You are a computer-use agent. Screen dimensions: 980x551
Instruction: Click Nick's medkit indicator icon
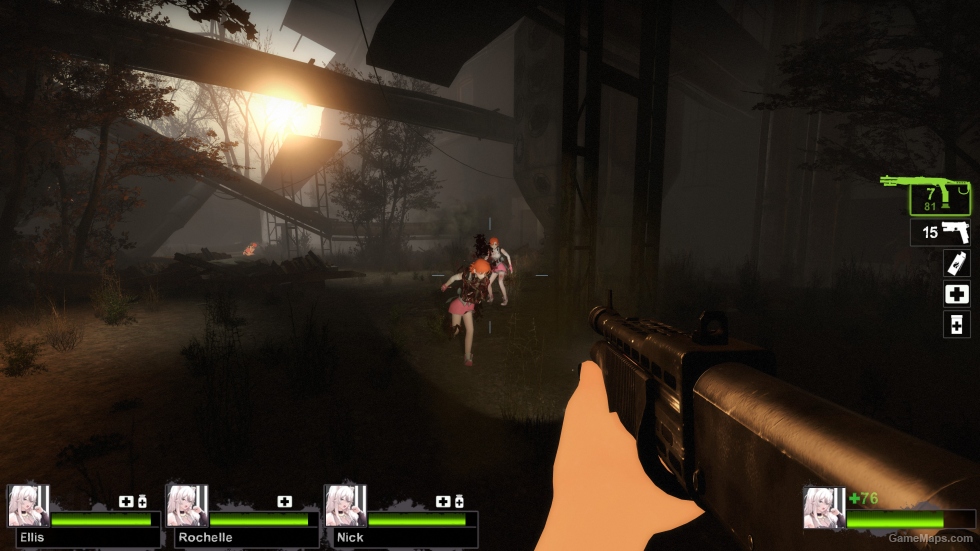pyautogui.click(x=443, y=501)
